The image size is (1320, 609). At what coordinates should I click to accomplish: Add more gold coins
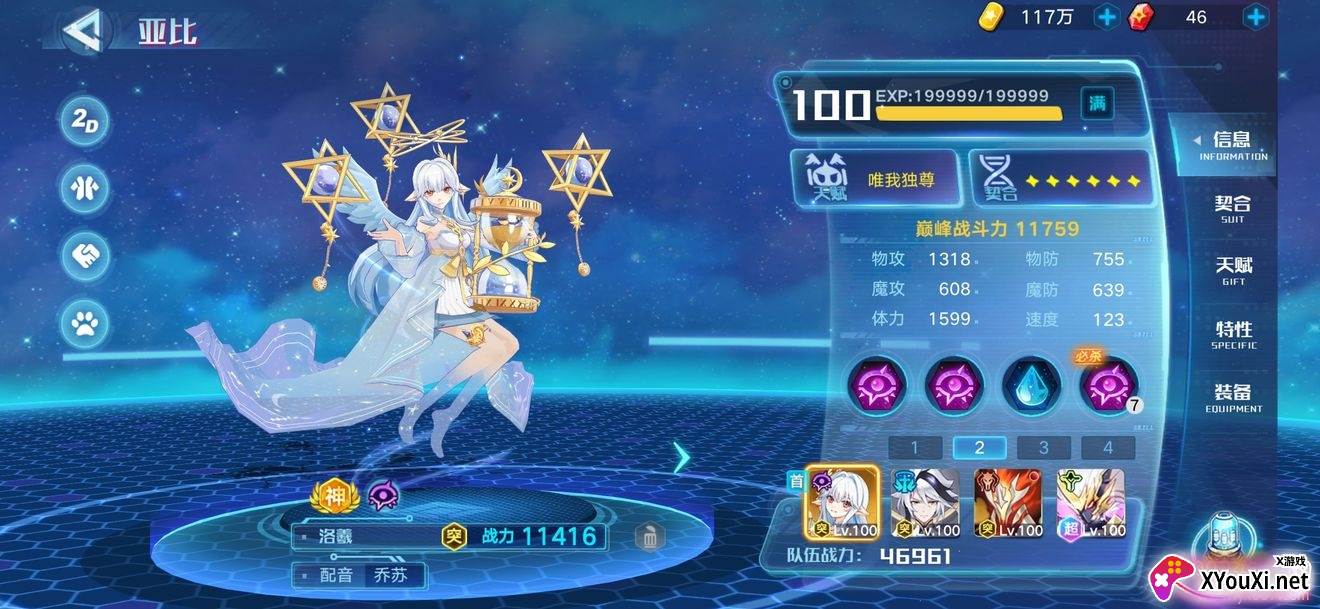1107,17
